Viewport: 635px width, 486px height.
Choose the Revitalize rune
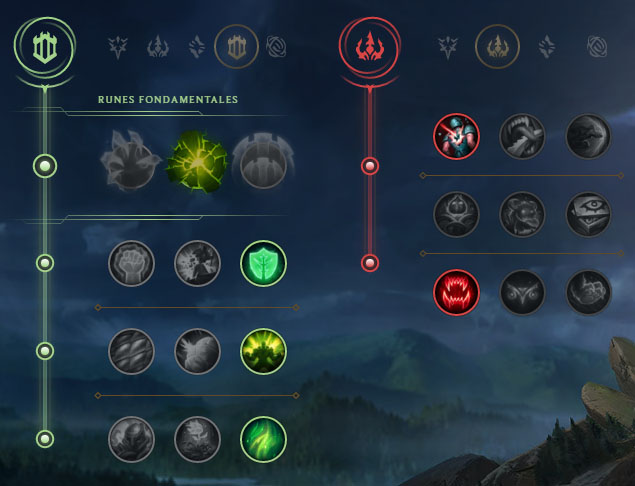[197, 438]
